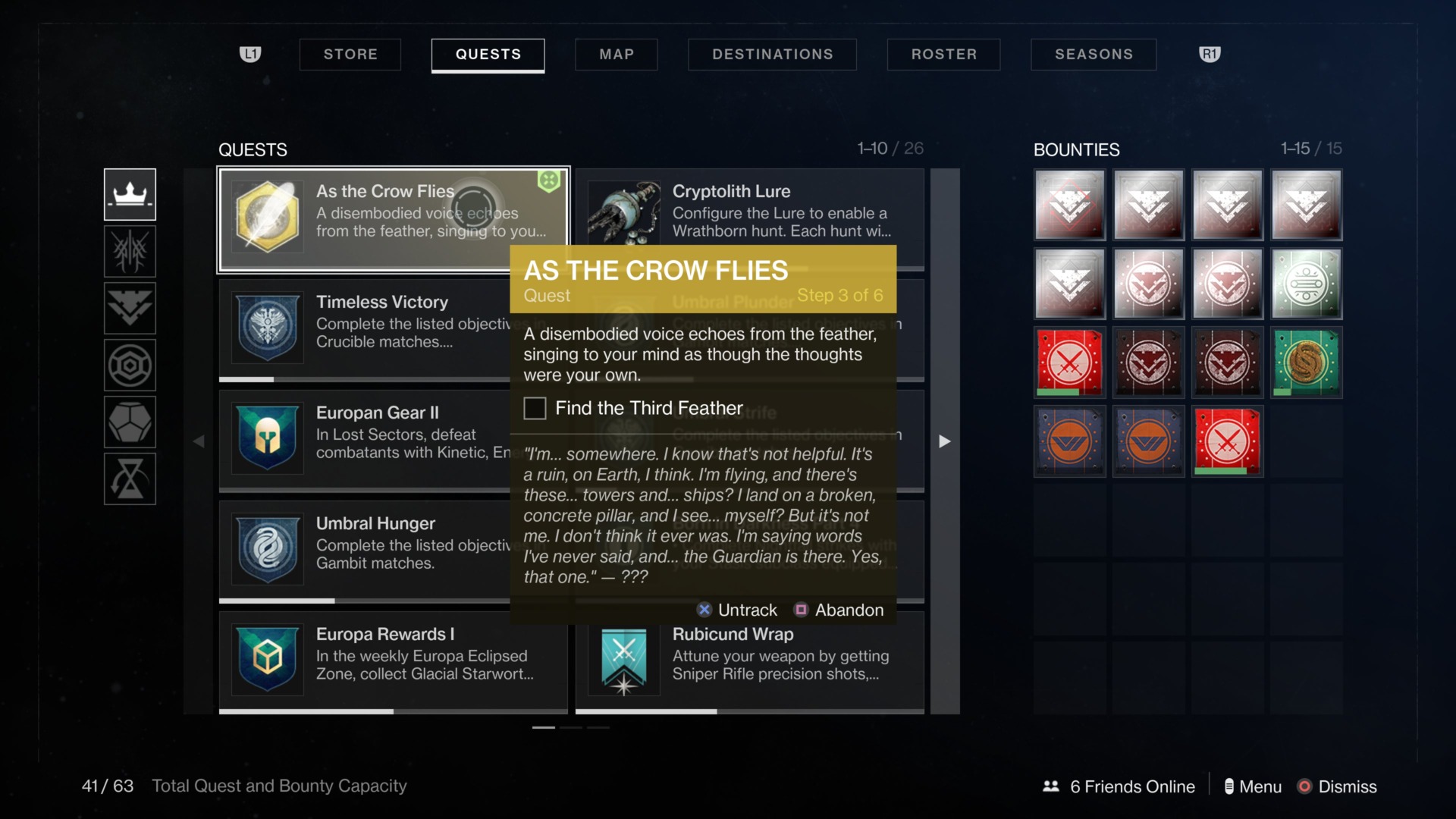Select the crown quest filter icon
1456x819 pixels.
click(129, 194)
